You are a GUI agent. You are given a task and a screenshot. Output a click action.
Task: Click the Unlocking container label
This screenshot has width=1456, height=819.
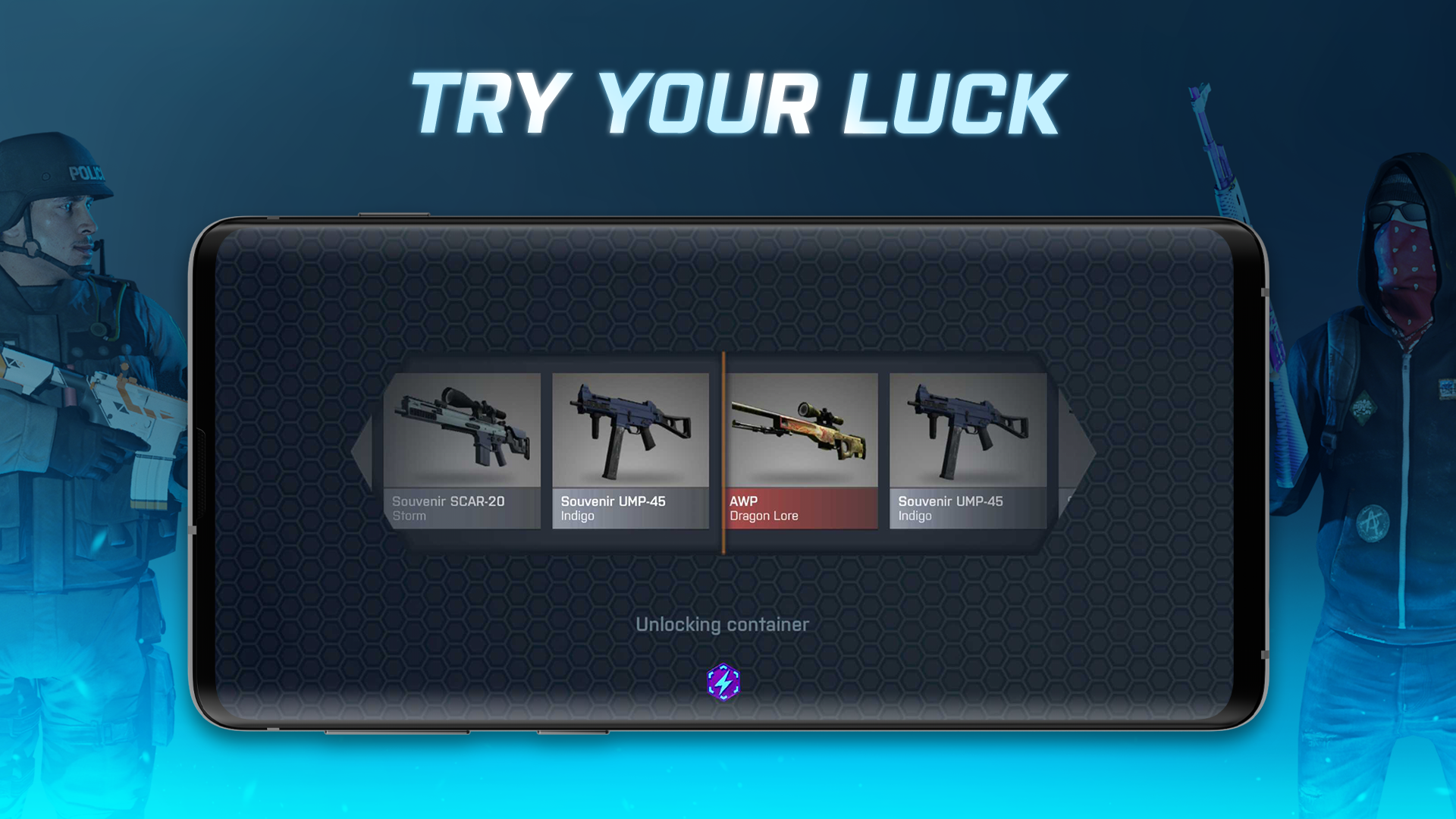(x=722, y=624)
